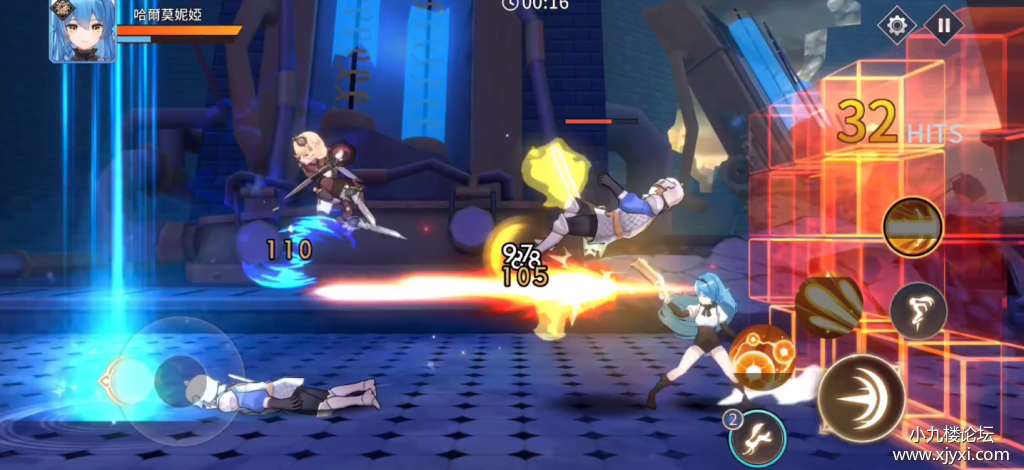Activate the white whirlwind skill button
Image resolution: width=1024 pixels, height=470 pixels.
(918, 310)
